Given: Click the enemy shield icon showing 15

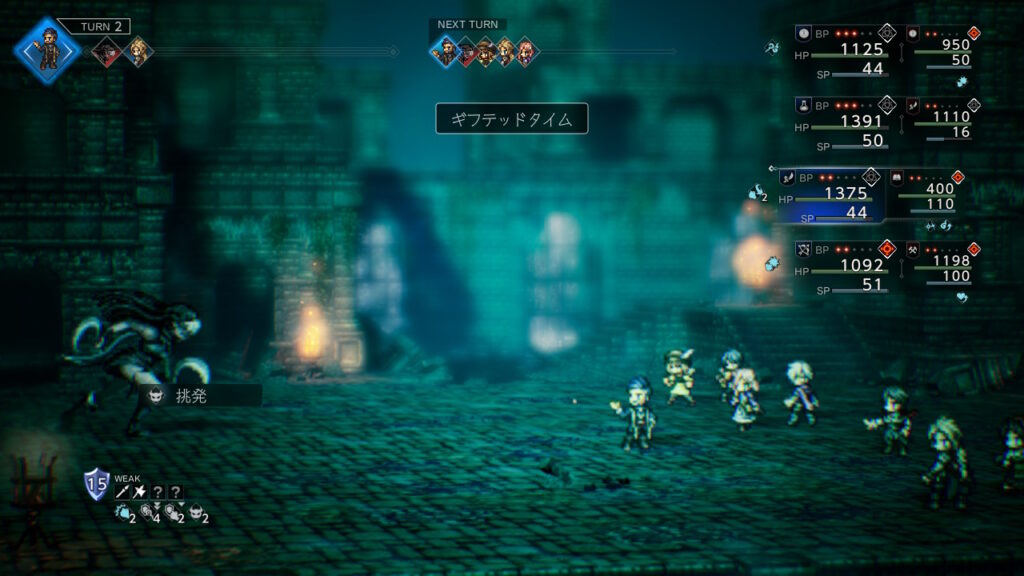Looking at the screenshot, I should click(96, 482).
